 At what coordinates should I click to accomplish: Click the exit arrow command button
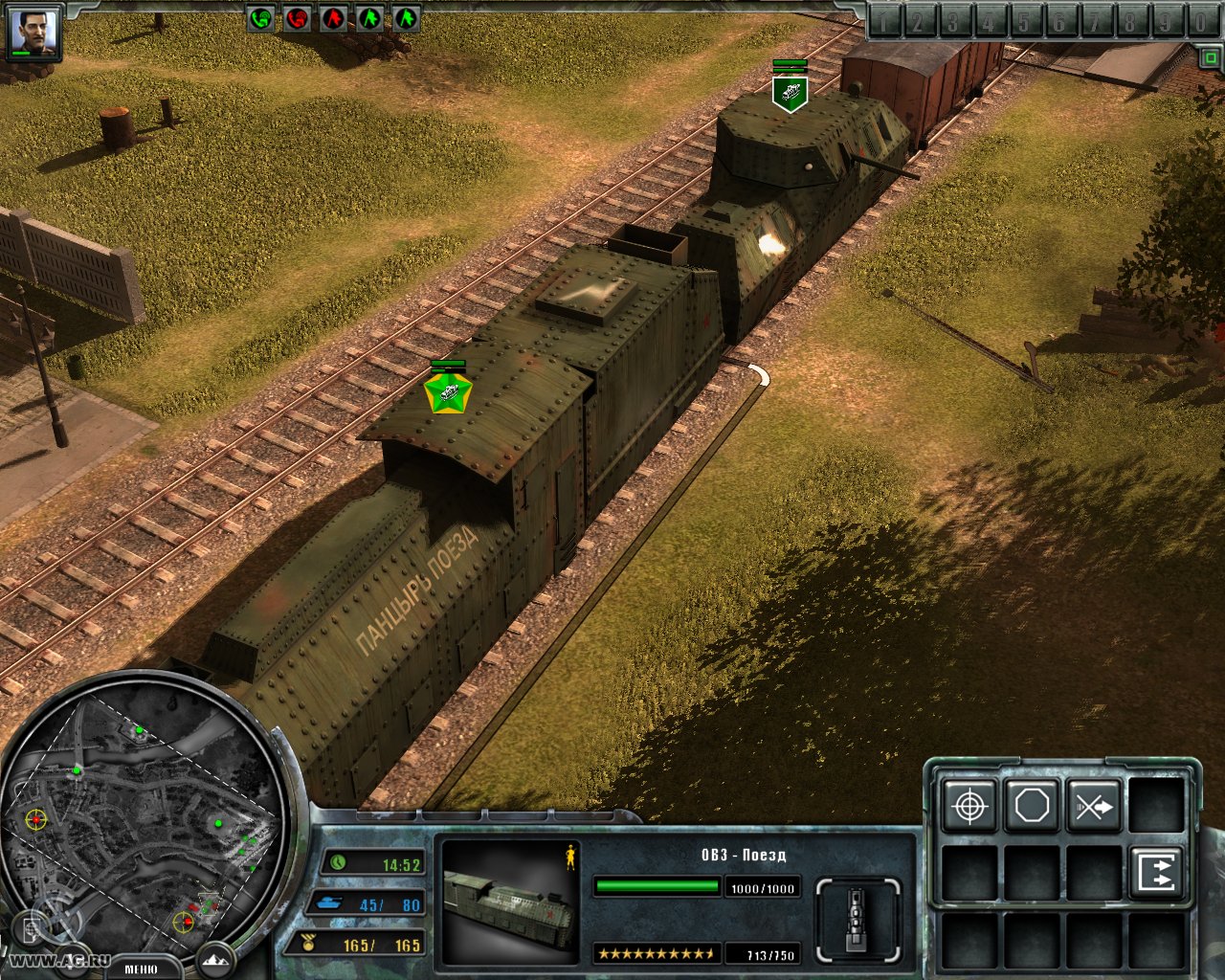point(1156,873)
